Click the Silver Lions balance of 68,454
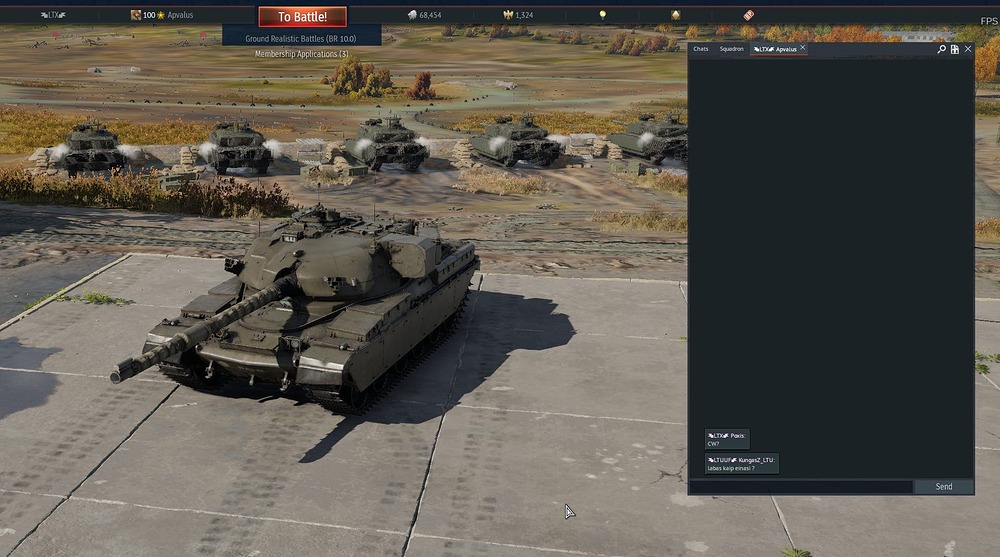 426,15
